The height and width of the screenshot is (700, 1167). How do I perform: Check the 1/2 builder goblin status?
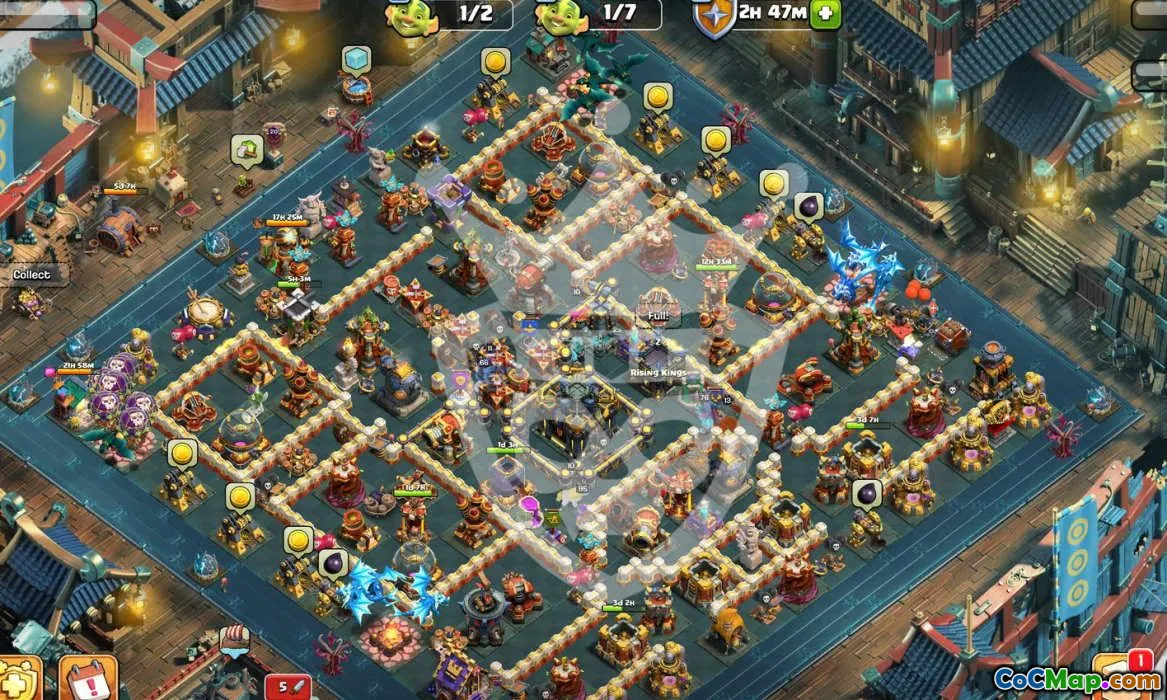point(461,13)
